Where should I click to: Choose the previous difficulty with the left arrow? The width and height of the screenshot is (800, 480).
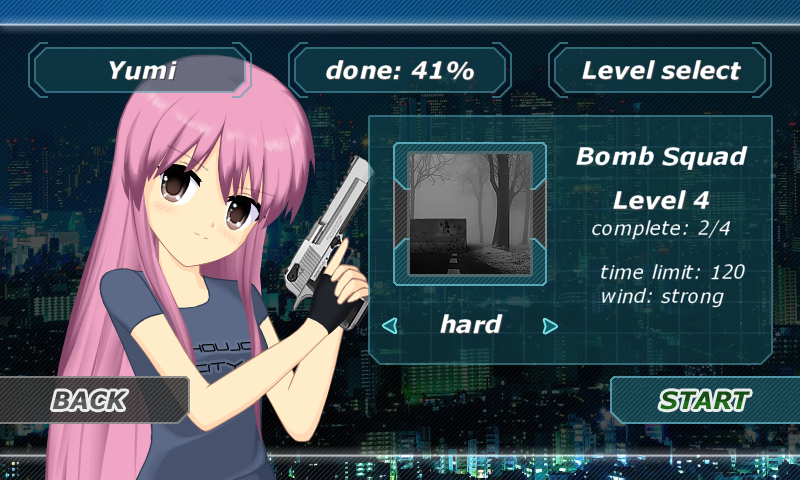391,325
